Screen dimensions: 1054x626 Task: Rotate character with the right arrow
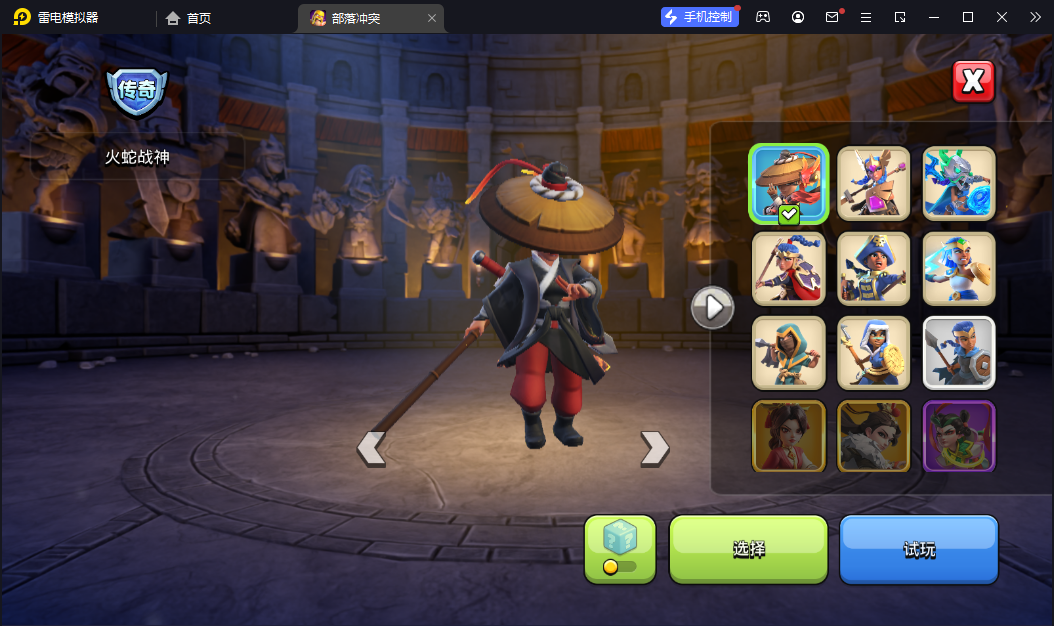(x=654, y=448)
